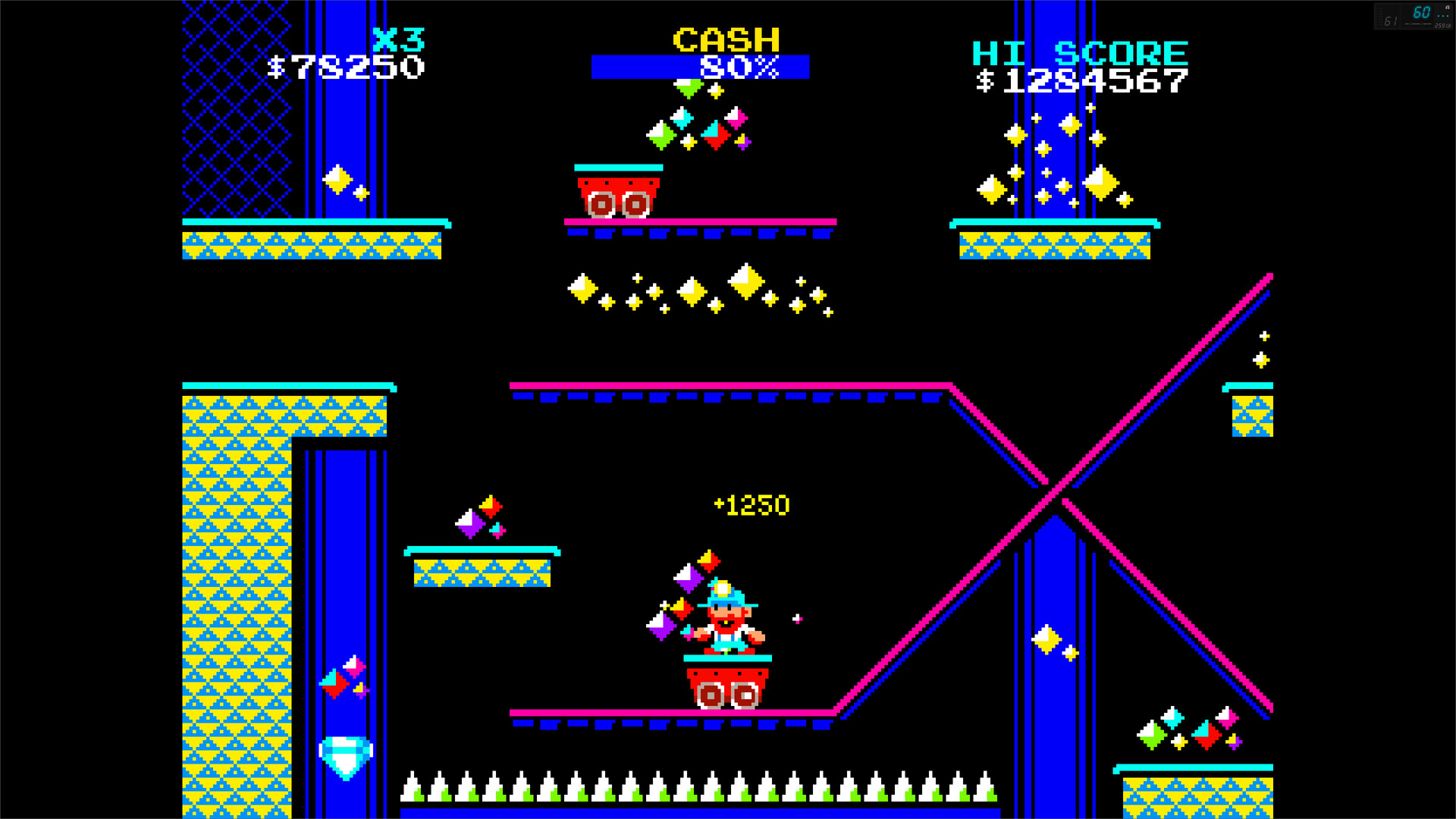Click the HI SCORE heading
Screen dimensions: 1456x819
pos(1080,52)
